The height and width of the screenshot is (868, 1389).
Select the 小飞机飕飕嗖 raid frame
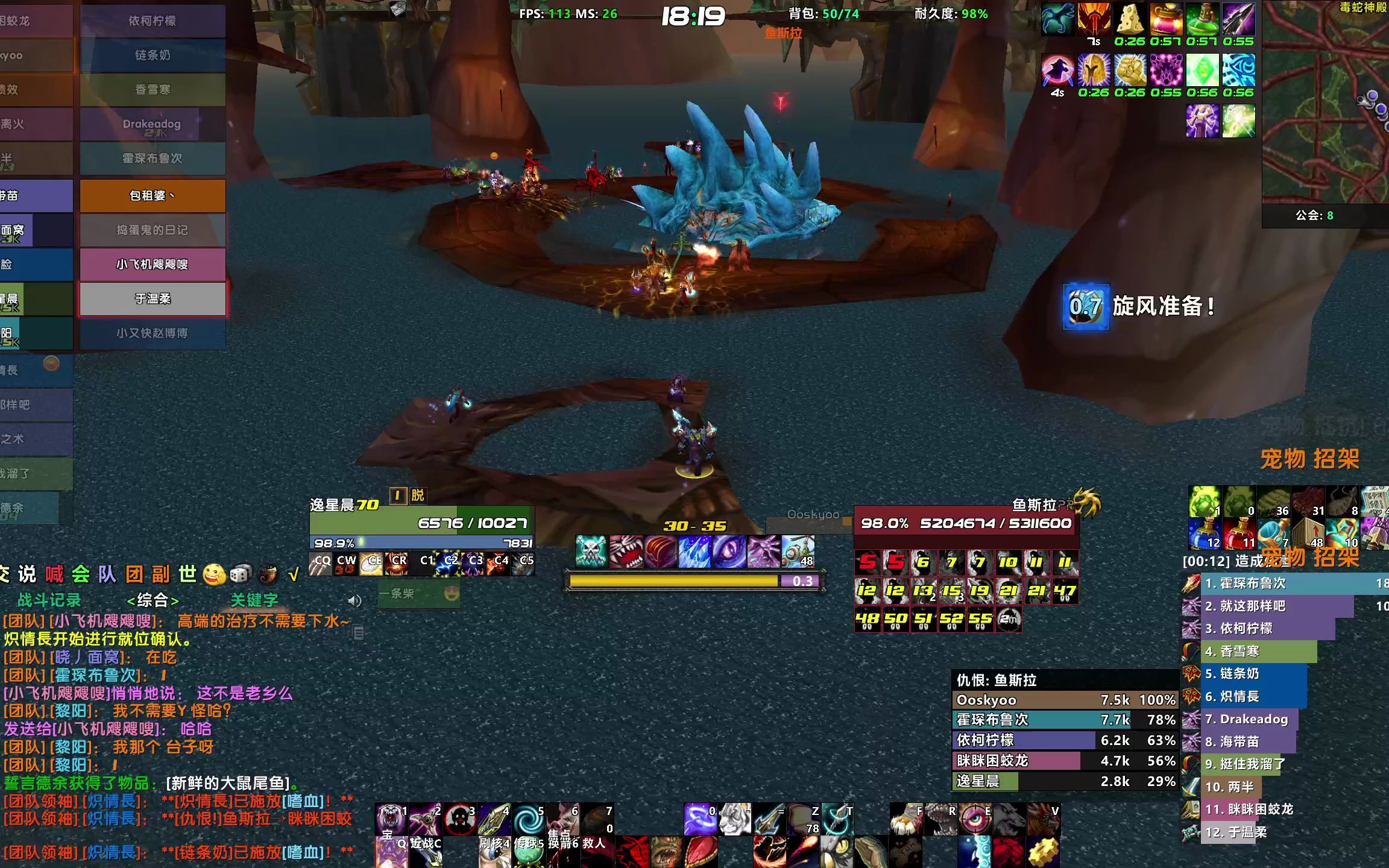tap(153, 265)
